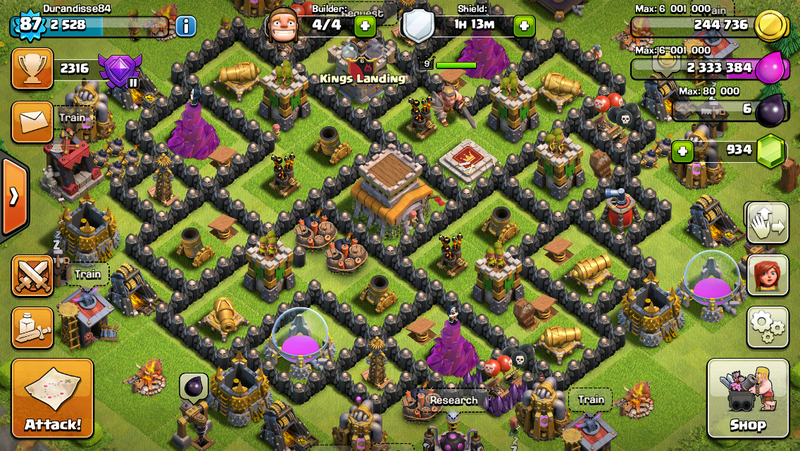The height and width of the screenshot is (451, 800).
Task: Select the Research label on the laboratory
Action: 453,400
